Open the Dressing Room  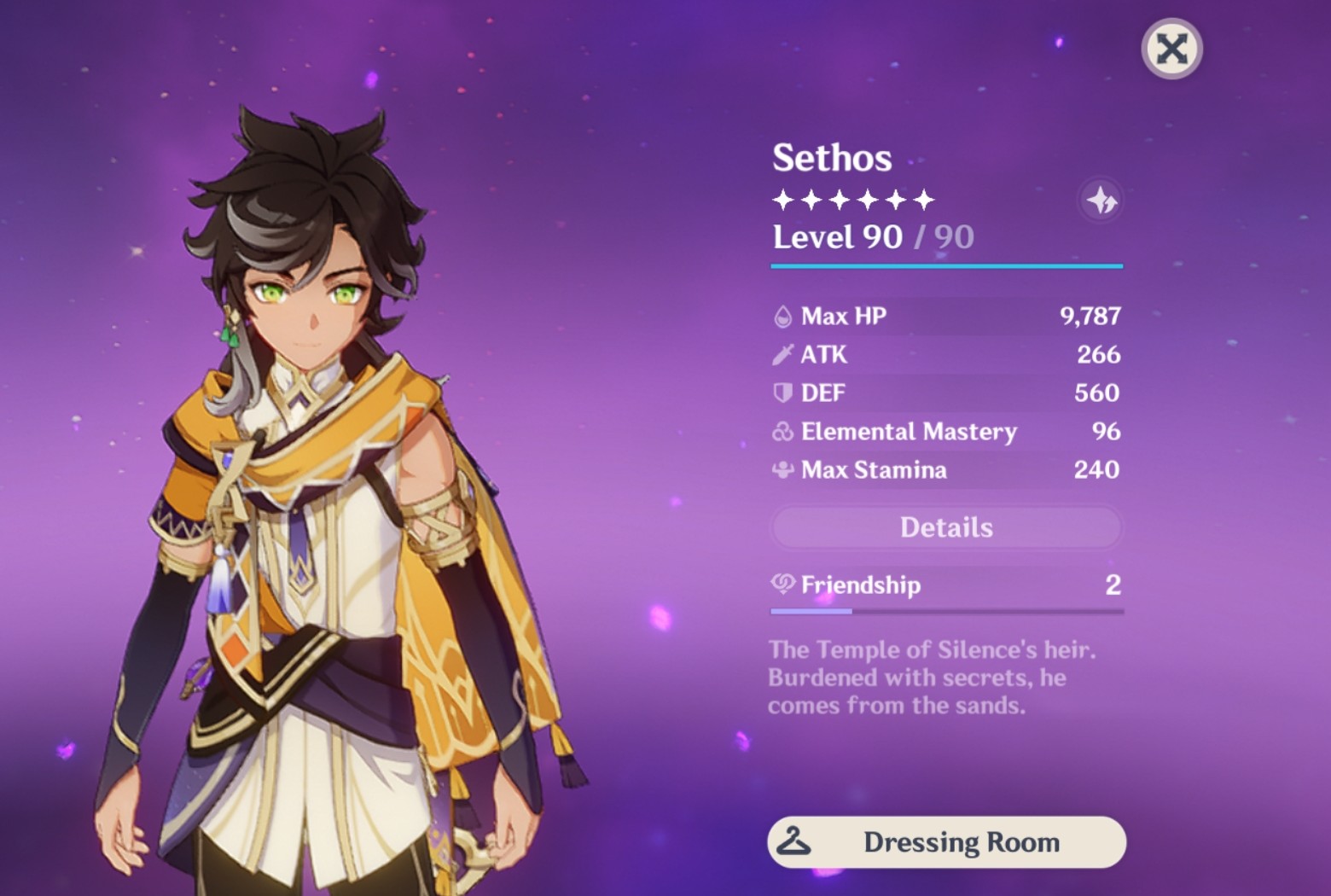pyautogui.click(x=947, y=842)
